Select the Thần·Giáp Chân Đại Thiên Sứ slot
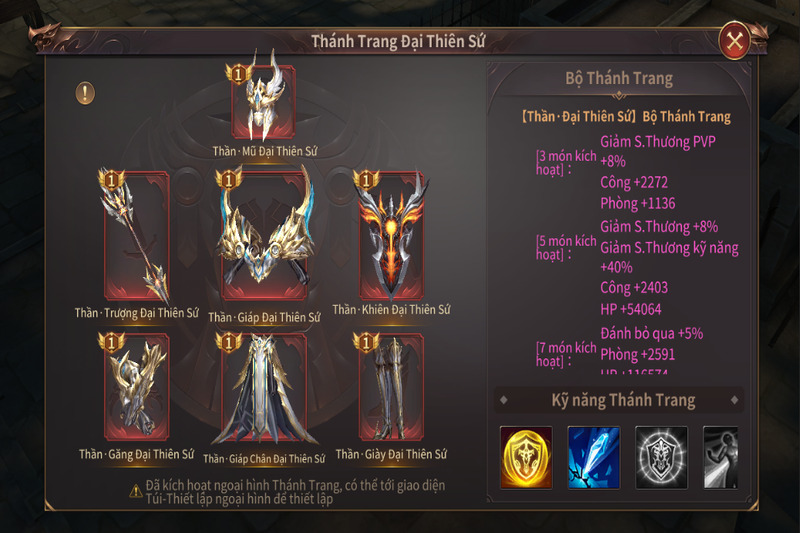 (264, 389)
